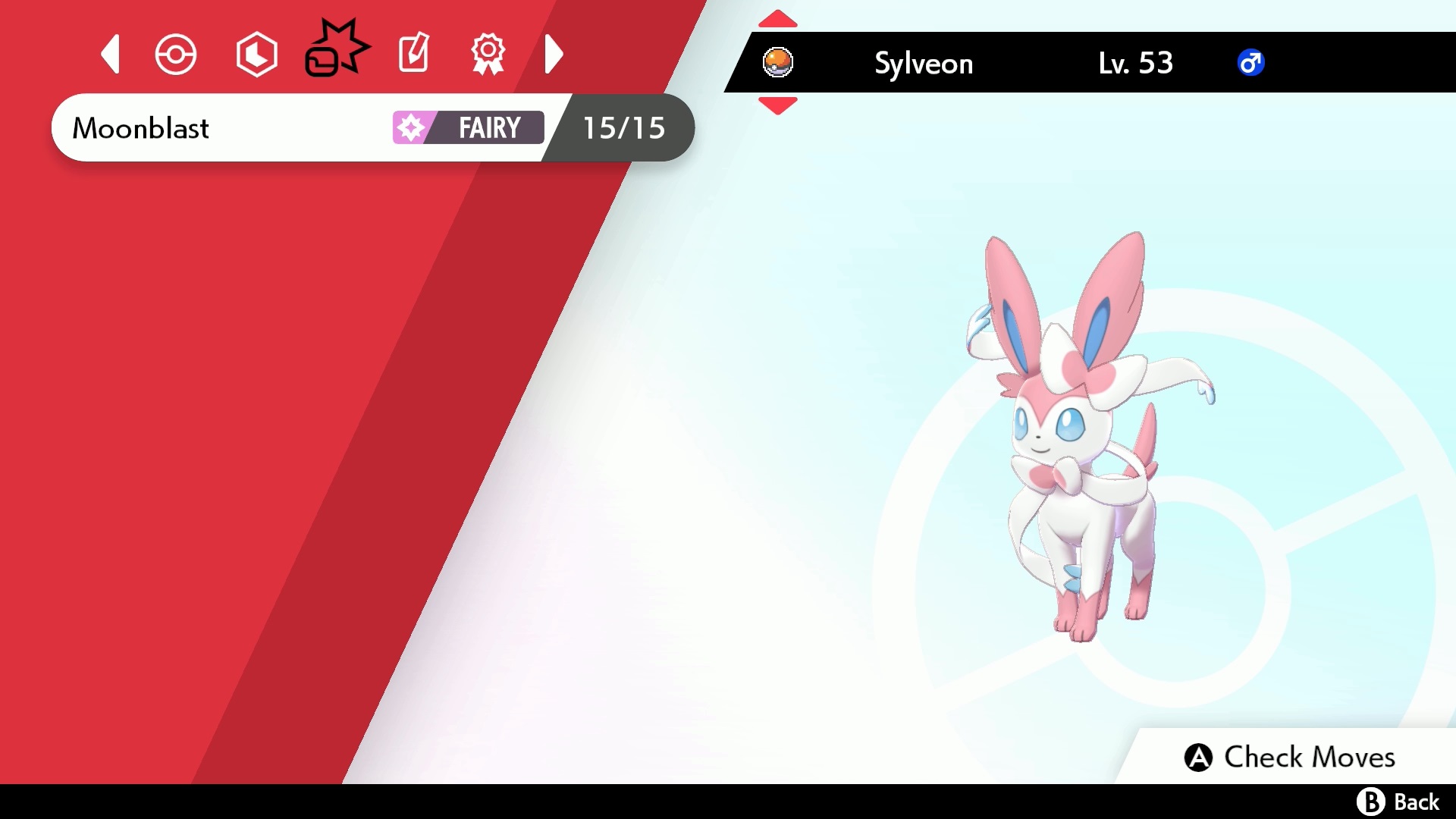This screenshot has height=819, width=1456.
Task: Select the male gender symbol
Action: point(1251,63)
